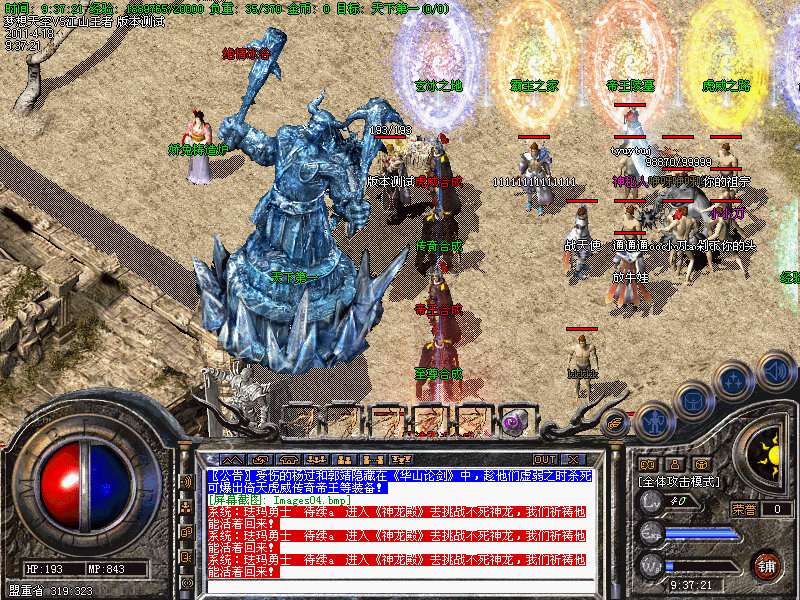The height and width of the screenshot is (600, 800).
Task: Toggle sound with the speaker button
Action: (773, 370)
